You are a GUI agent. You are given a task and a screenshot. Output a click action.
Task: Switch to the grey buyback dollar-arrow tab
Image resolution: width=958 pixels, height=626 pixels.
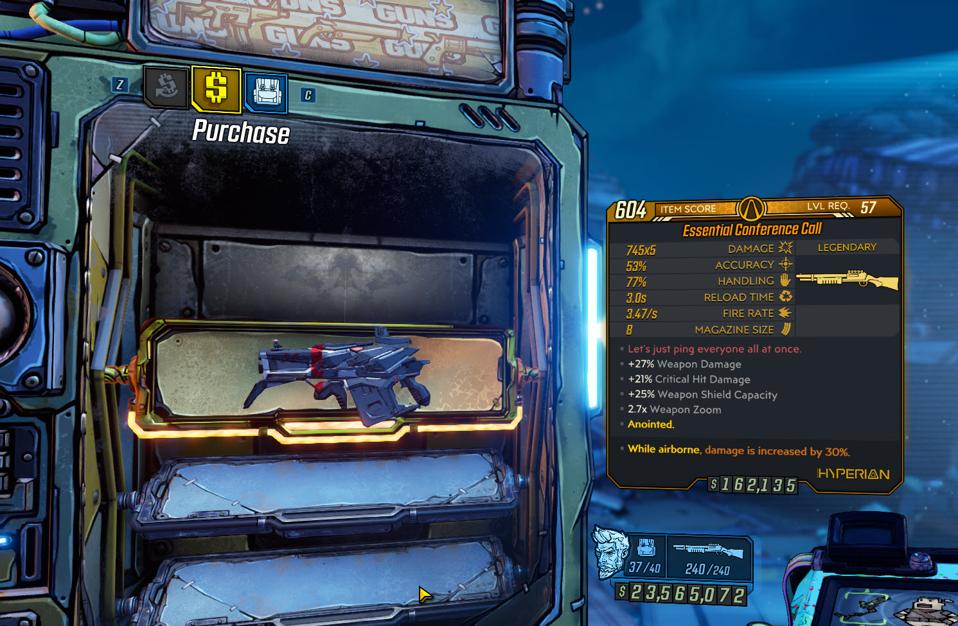[x=166, y=87]
